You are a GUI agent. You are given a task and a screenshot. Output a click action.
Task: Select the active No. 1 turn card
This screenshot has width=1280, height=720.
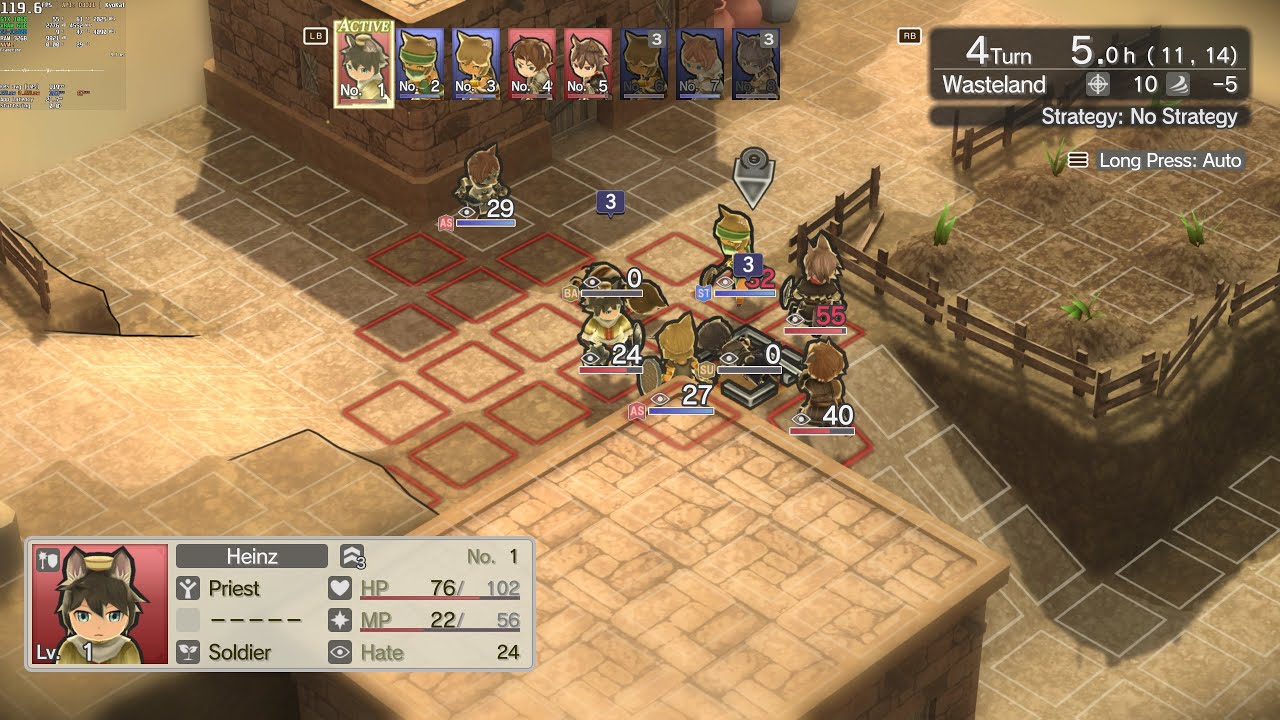click(363, 63)
